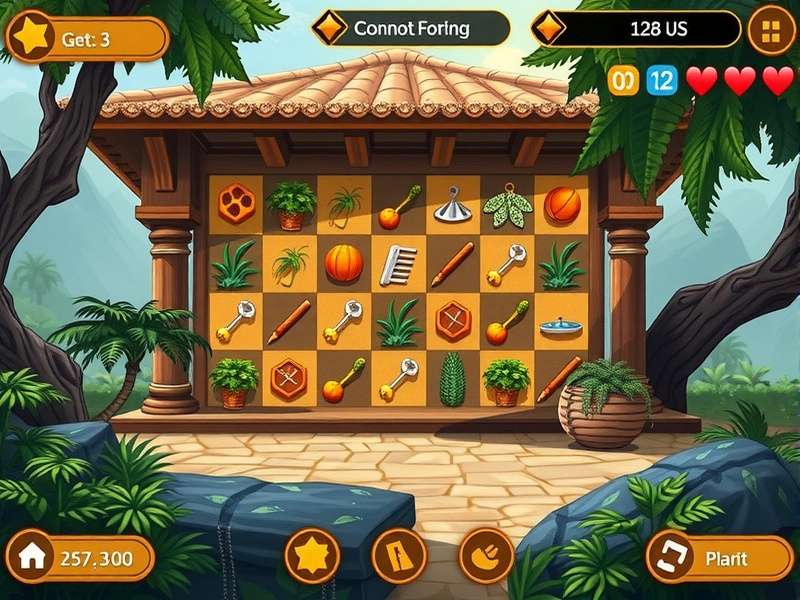This screenshot has width=800, height=600.
Task: Select the hanging leaf bundle tile
Action: (x=507, y=205)
